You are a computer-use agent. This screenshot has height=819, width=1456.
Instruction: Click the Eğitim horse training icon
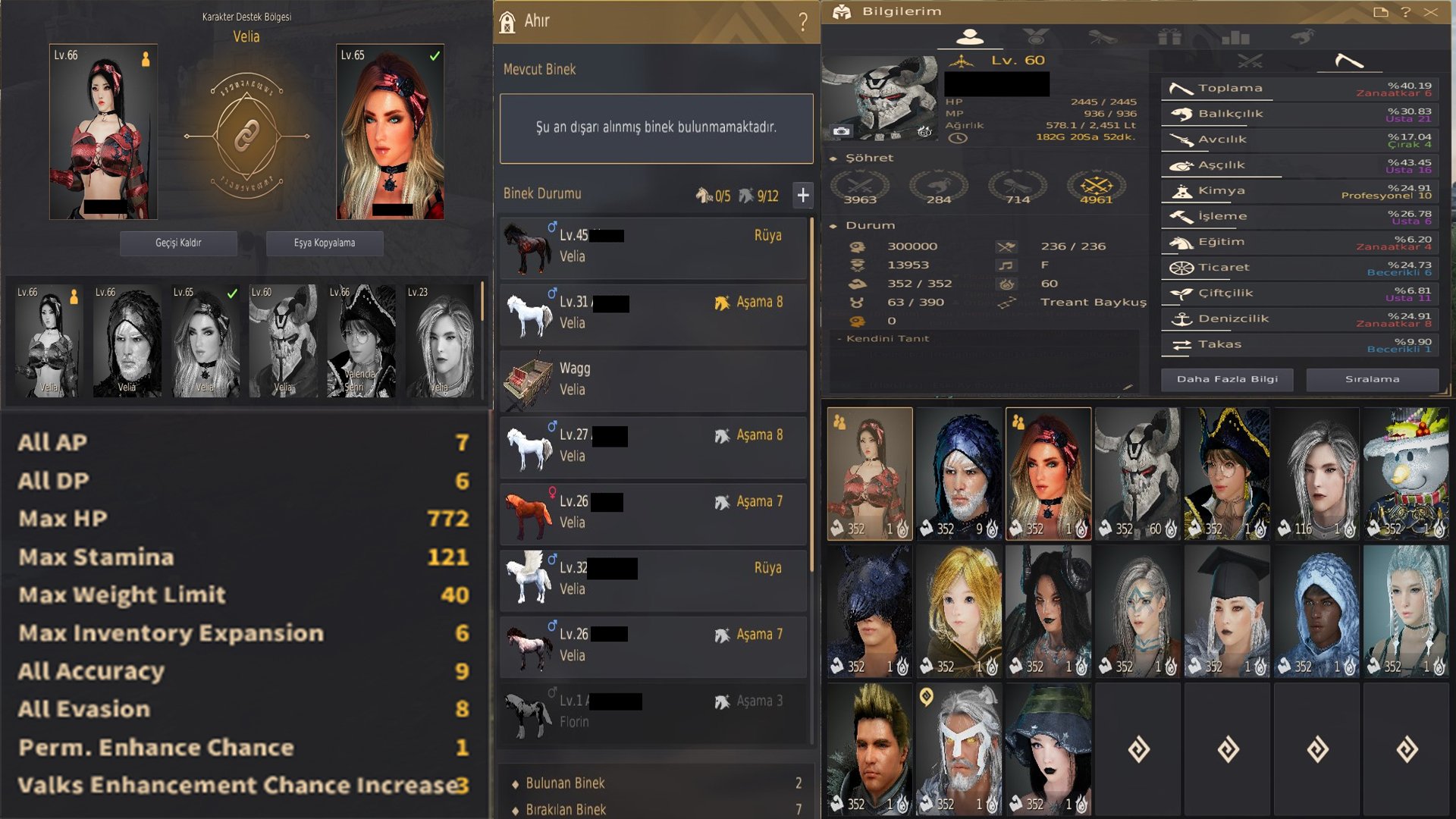[x=1180, y=241]
